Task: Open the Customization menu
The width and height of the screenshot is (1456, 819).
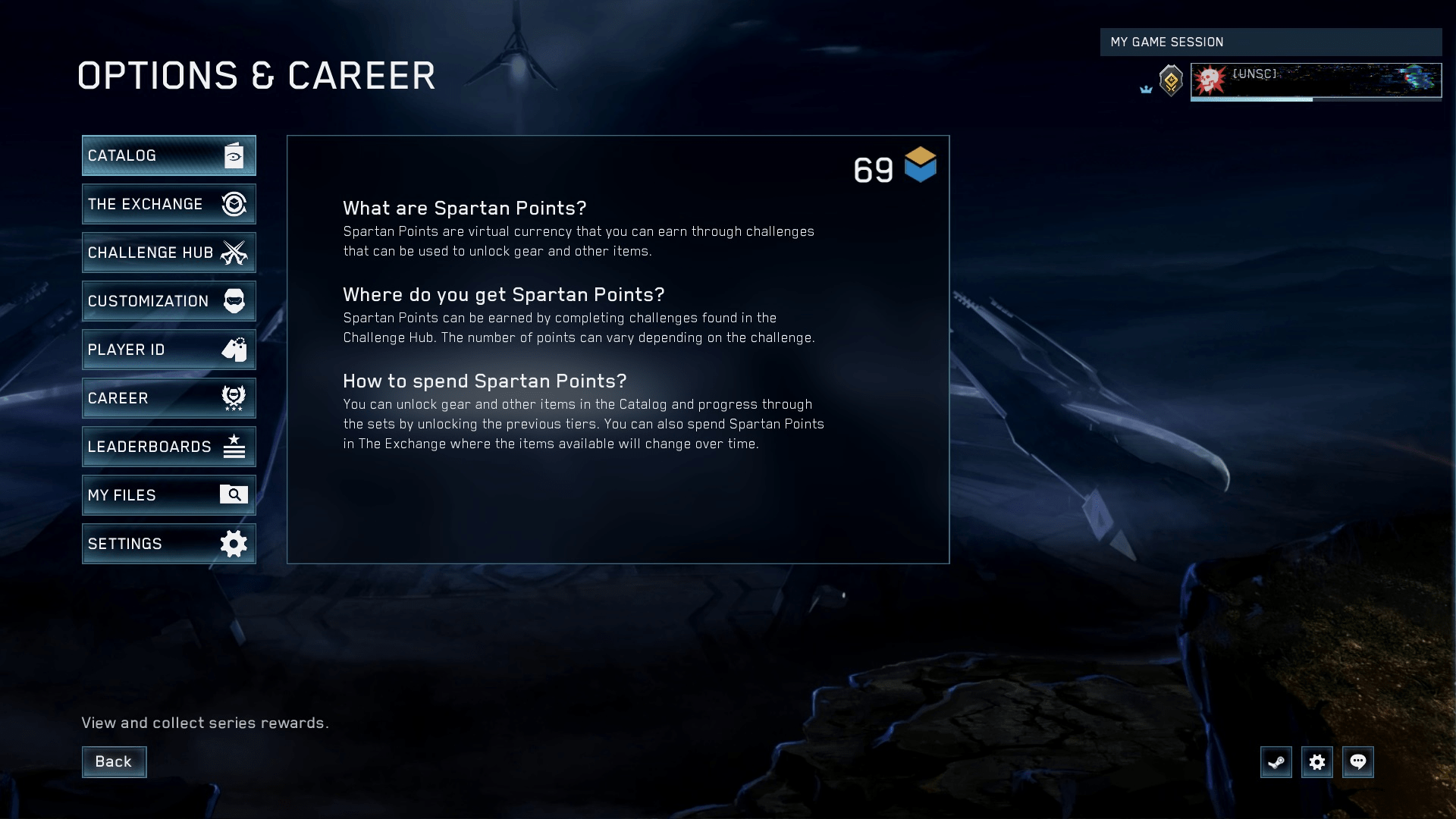Action: point(168,301)
